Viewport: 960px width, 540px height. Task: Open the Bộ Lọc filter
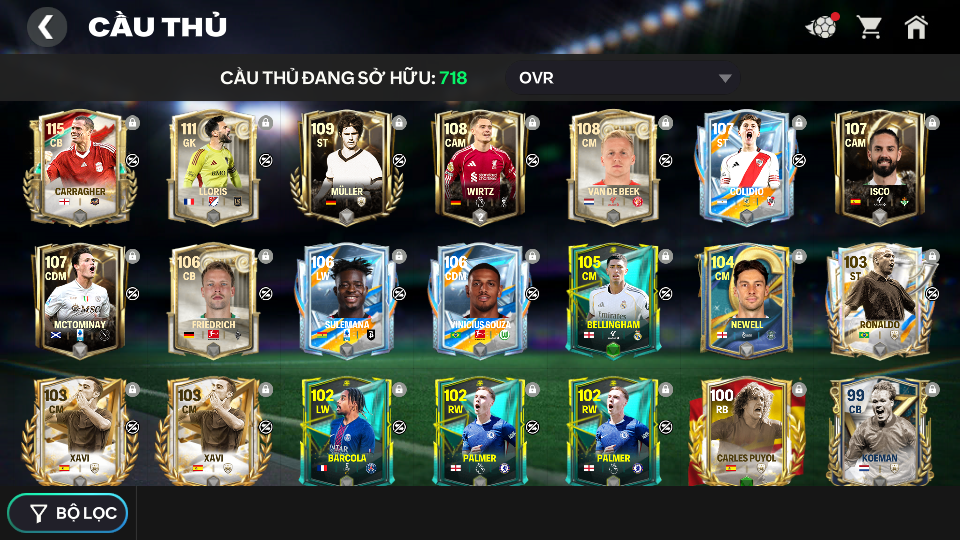pyautogui.click(x=68, y=513)
